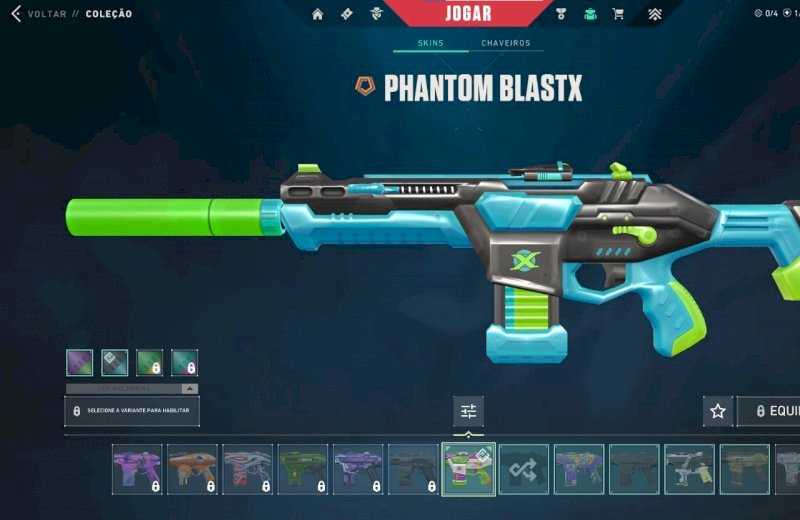Choose the random shuffle skin tile
800x520 pixels.
[x=524, y=469]
